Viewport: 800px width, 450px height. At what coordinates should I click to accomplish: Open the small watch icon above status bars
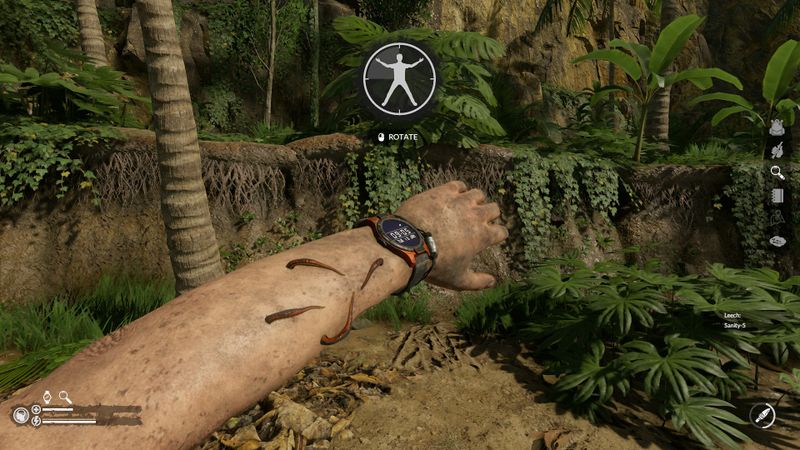pos(46,397)
